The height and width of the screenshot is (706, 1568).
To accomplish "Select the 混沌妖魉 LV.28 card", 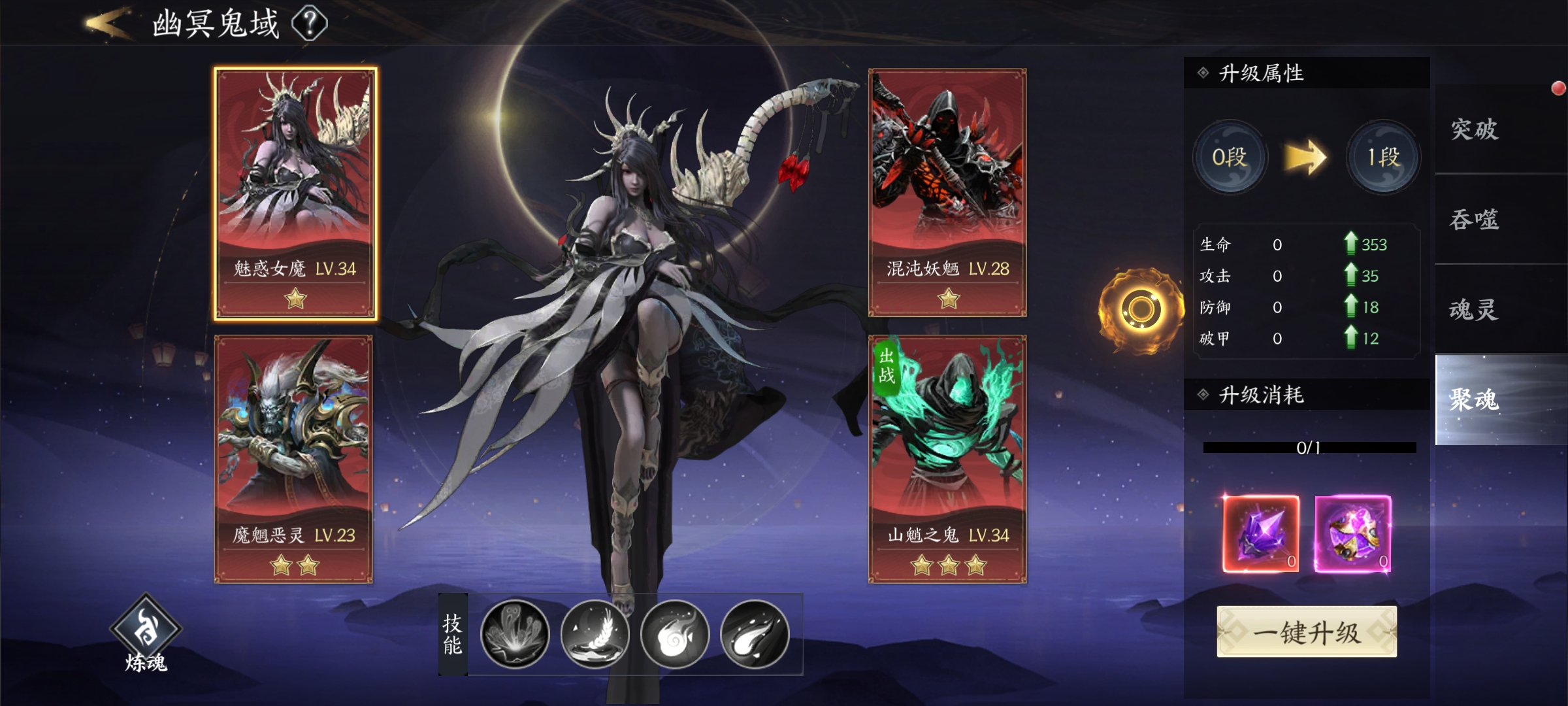I will 947,193.
